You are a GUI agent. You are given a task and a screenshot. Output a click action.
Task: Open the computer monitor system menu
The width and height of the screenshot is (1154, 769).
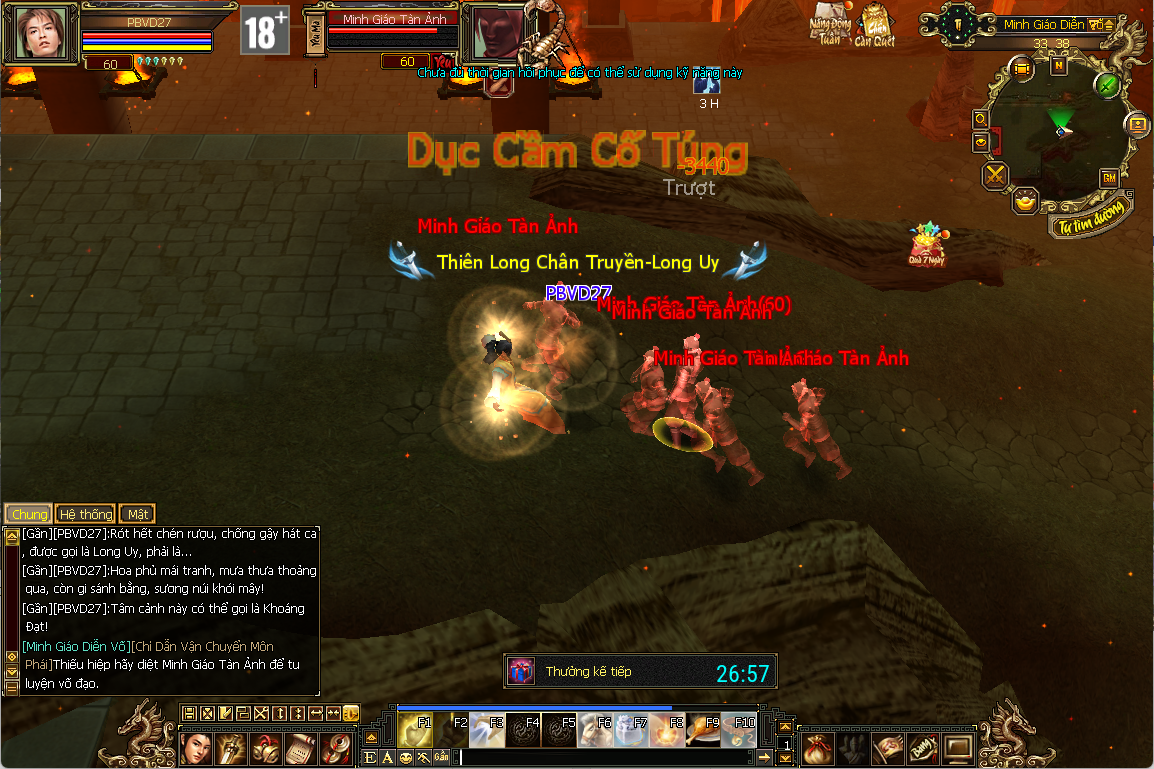click(x=958, y=747)
